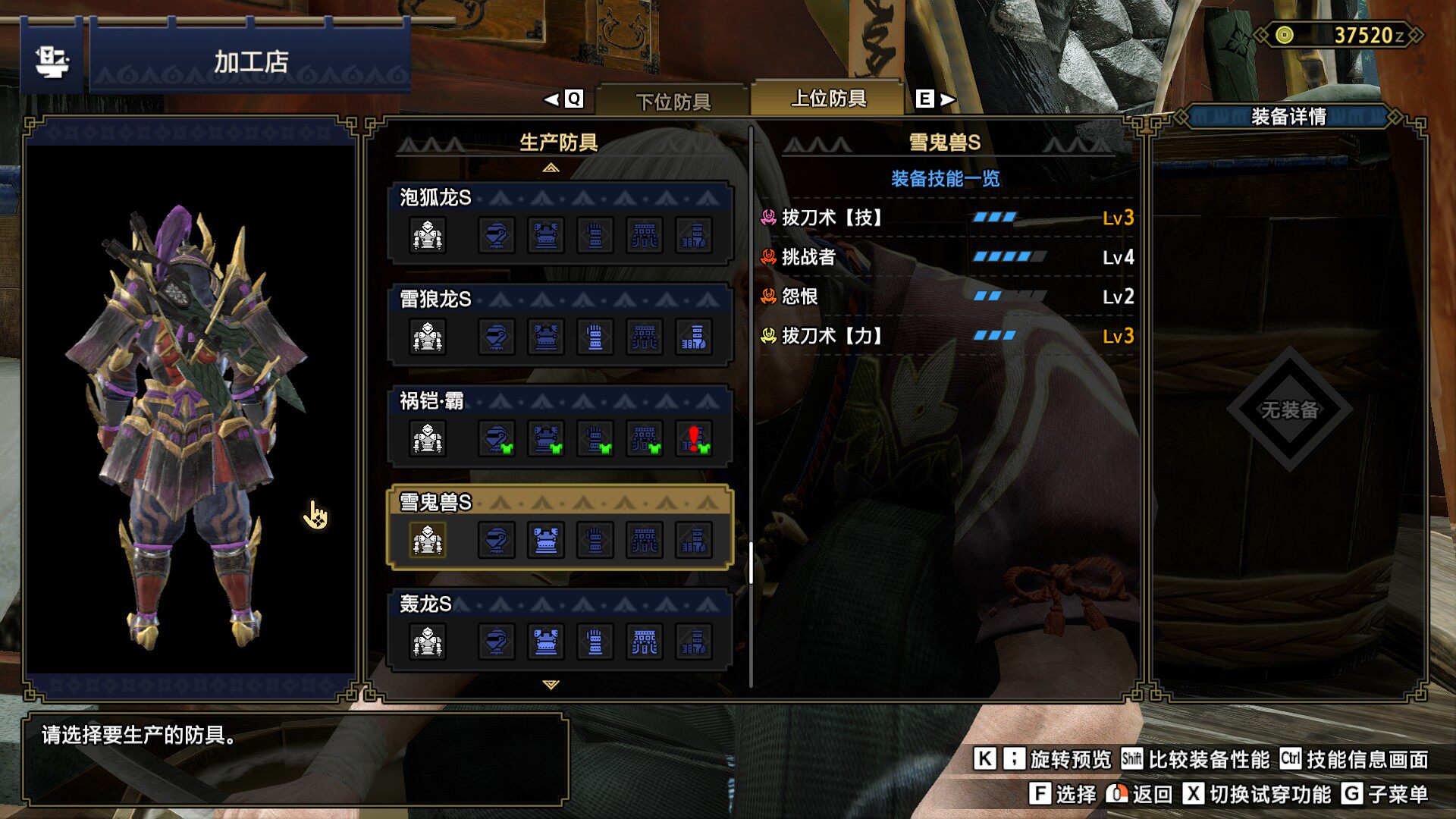Switch to the 下位防具 tab

pyautogui.click(x=673, y=101)
